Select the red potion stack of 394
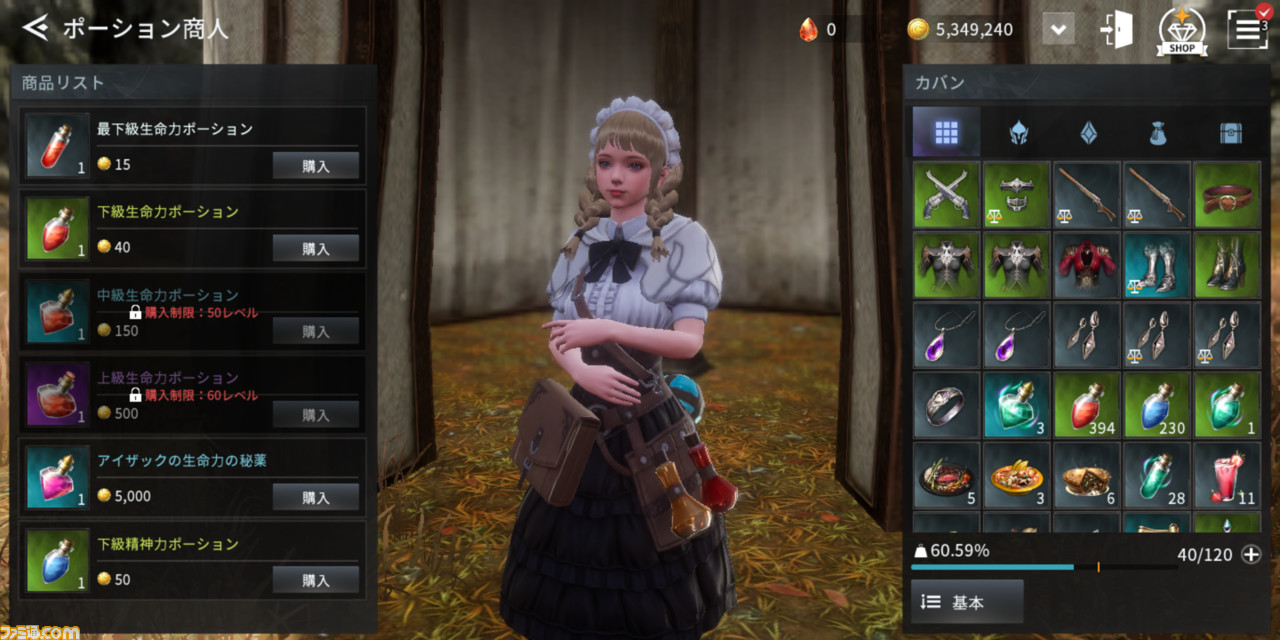The width and height of the screenshot is (1280, 640). point(1087,405)
